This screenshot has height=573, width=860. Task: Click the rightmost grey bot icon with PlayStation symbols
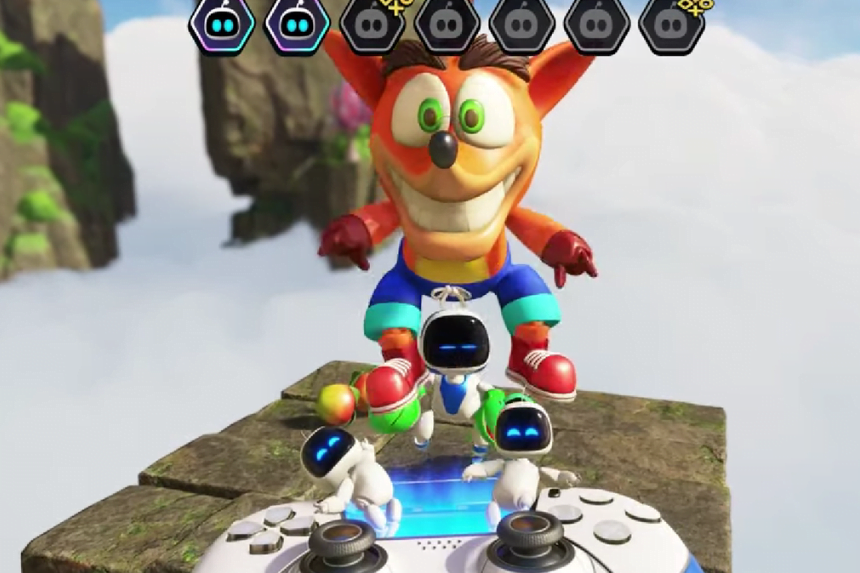click(671, 26)
